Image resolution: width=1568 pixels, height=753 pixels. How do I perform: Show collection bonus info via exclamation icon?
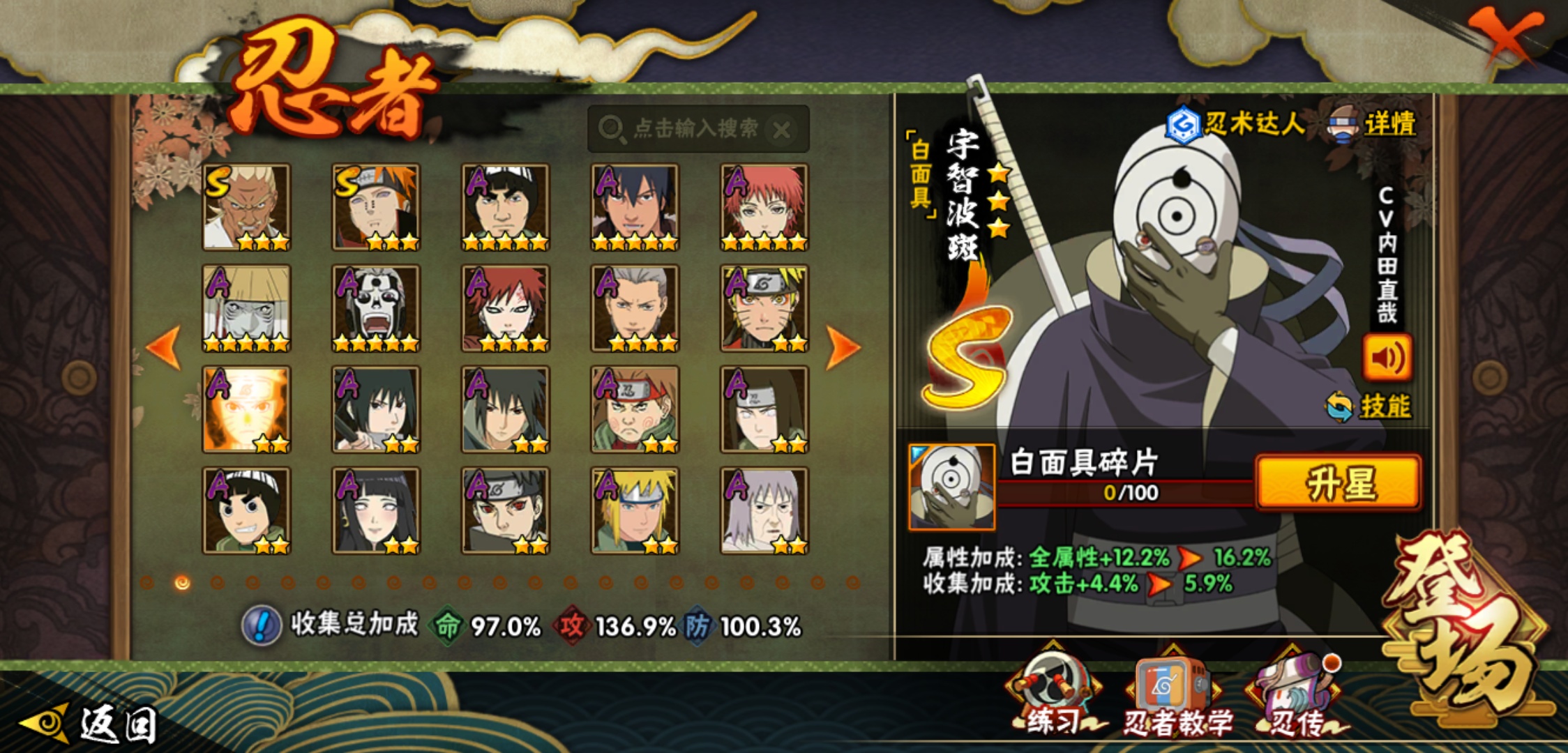[262, 625]
